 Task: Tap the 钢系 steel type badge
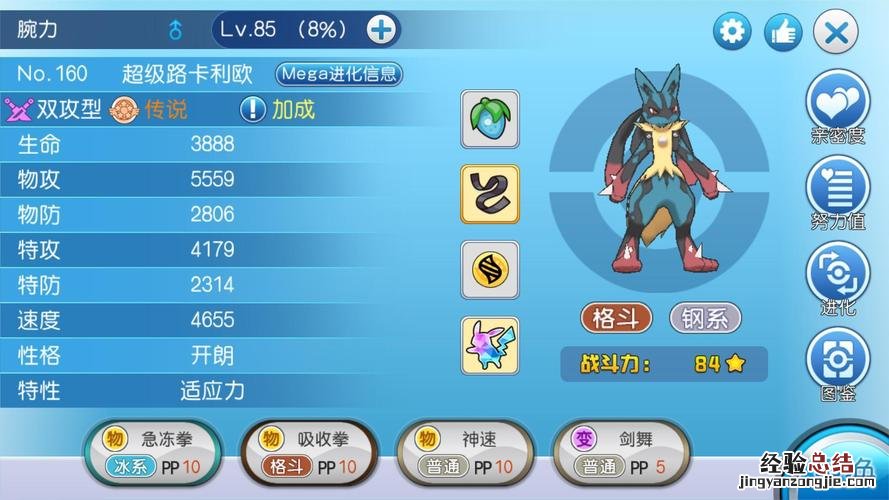coord(705,318)
